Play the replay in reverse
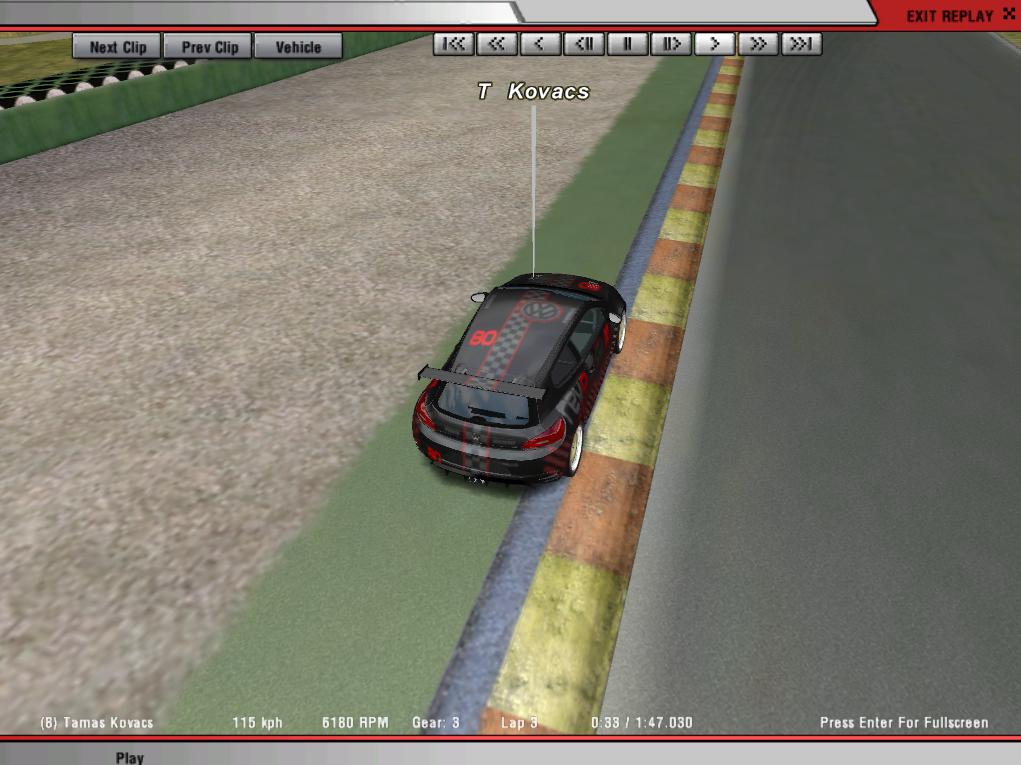Screen dimensions: 1021x765 [x=540, y=44]
